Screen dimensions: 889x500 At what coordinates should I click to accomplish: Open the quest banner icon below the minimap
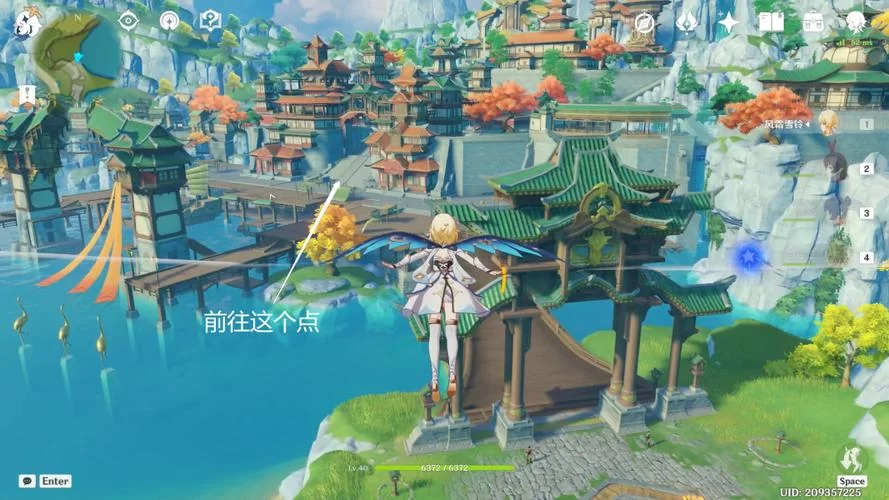point(26,95)
